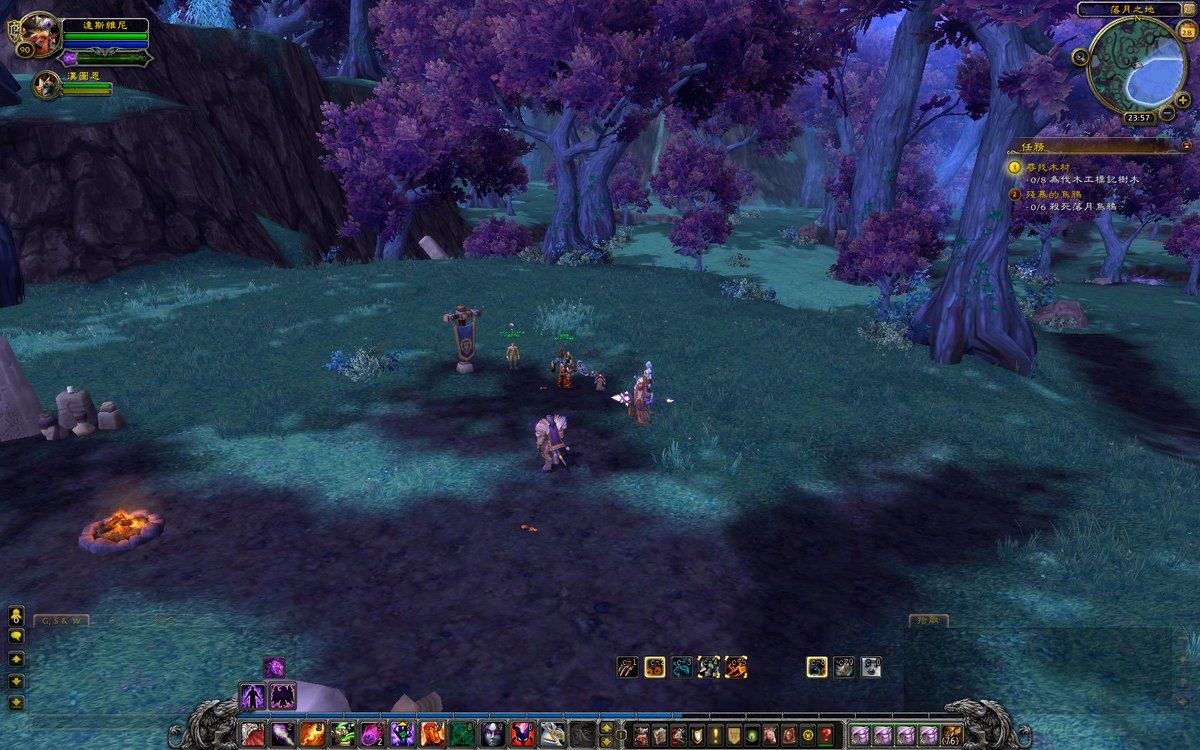Viewport: 1200px width, 750px height.
Task: Use the red claw pet attack ability
Action: point(629,666)
